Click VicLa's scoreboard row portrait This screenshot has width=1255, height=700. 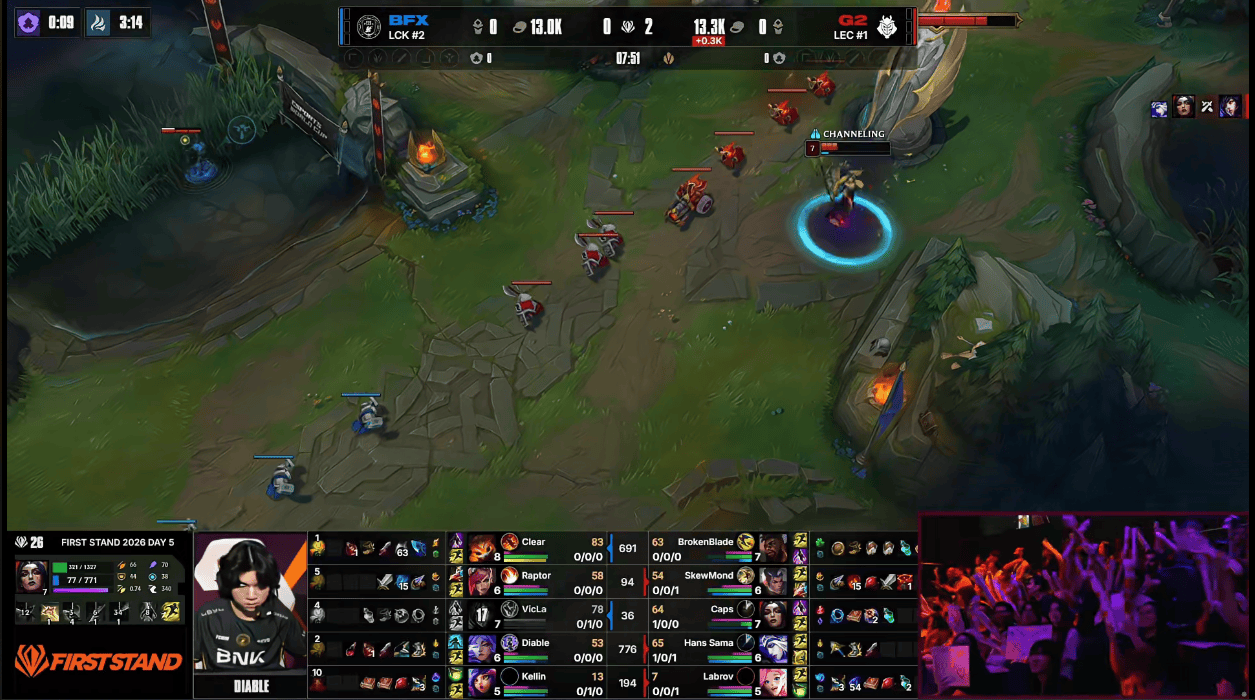(x=482, y=615)
